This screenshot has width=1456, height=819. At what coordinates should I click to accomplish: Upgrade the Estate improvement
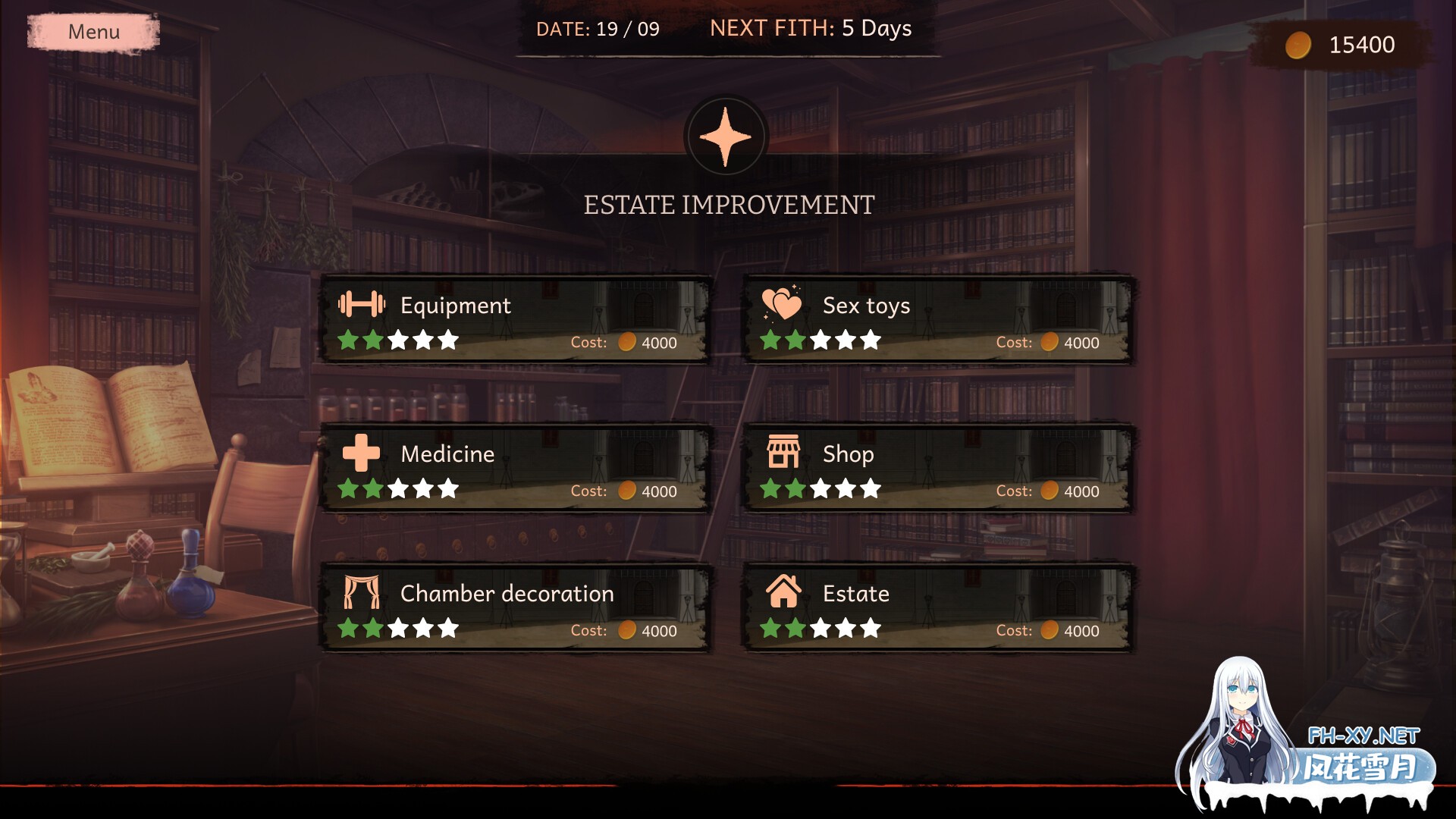pos(937,608)
